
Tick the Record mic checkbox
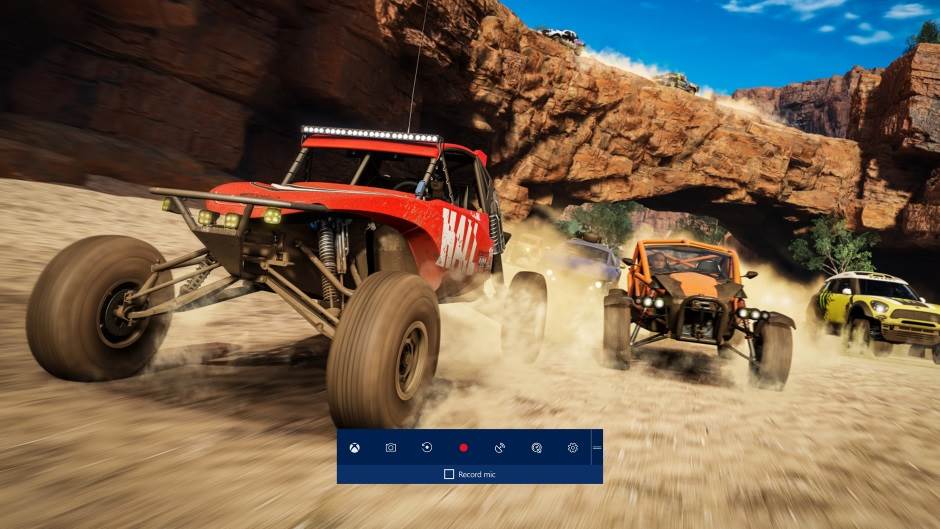(449, 473)
